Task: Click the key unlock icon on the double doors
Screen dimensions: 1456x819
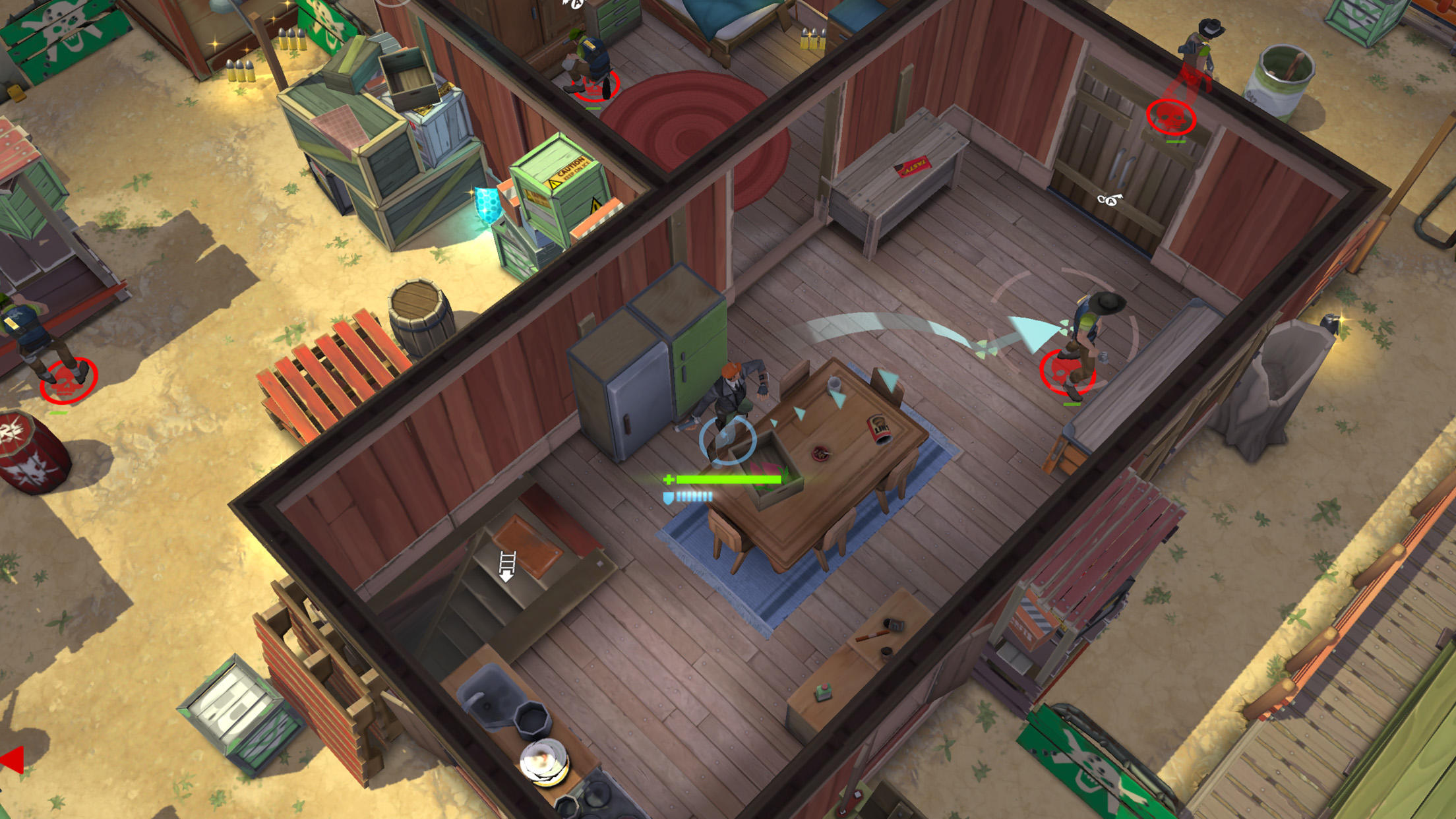Action: click(x=1110, y=201)
